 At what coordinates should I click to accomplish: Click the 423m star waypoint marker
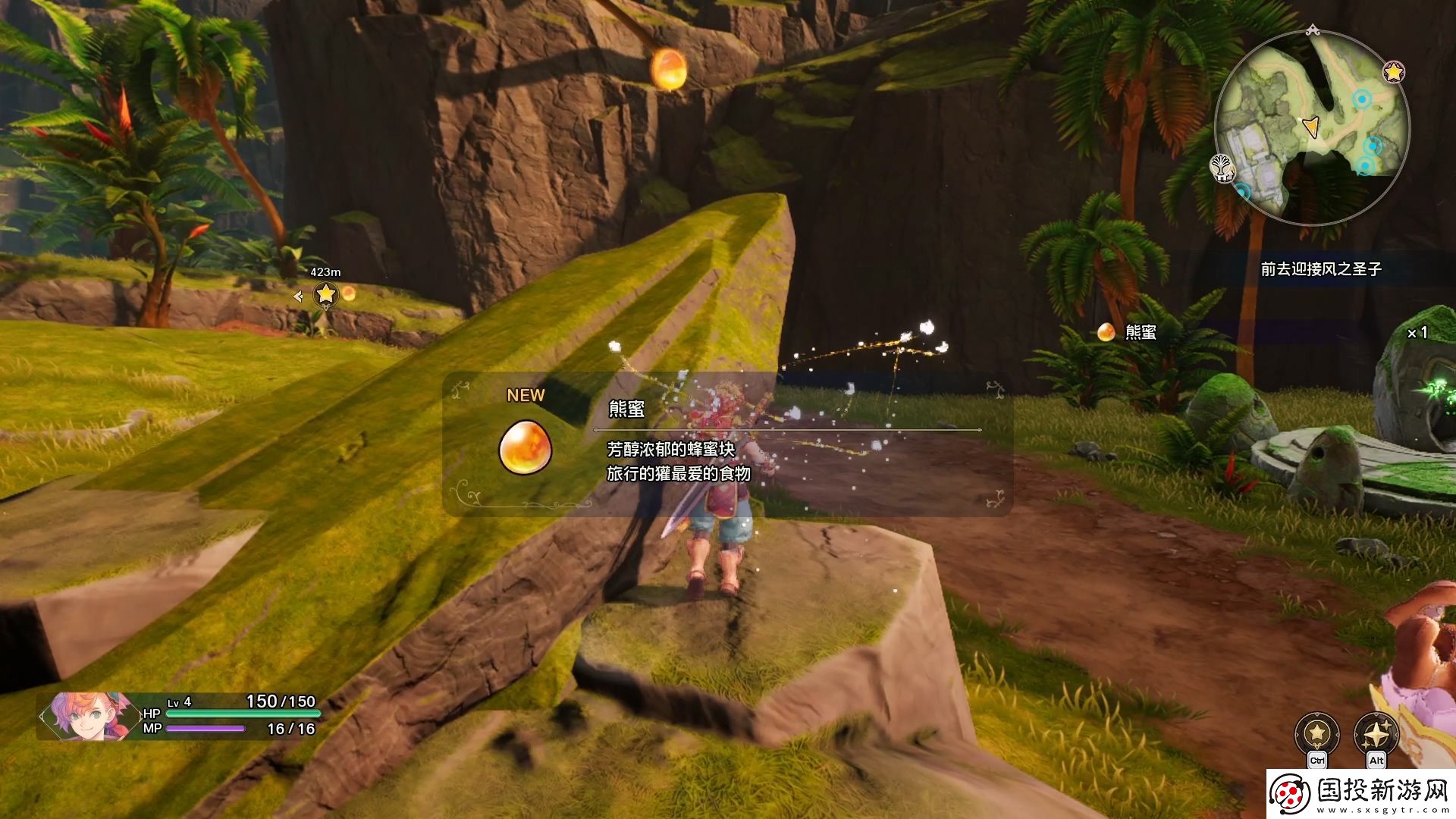click(x=325, y=293)
